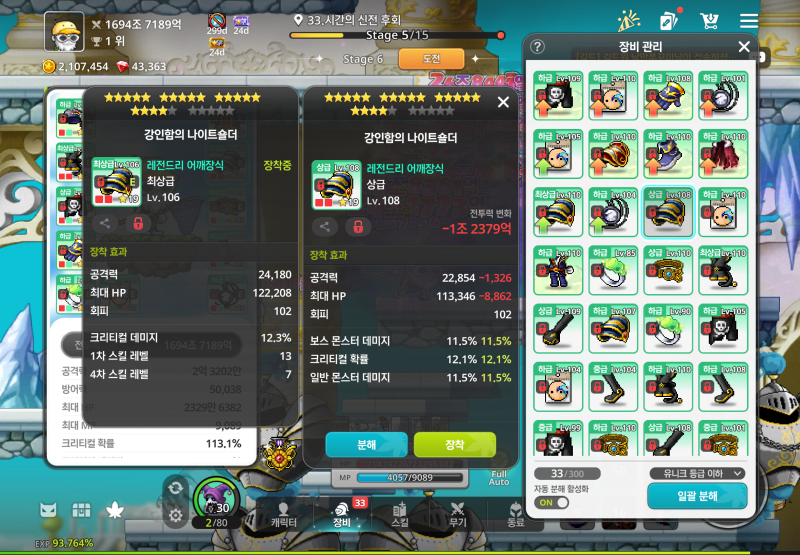Switch to the 무기 weapon tab

[457, 513]
